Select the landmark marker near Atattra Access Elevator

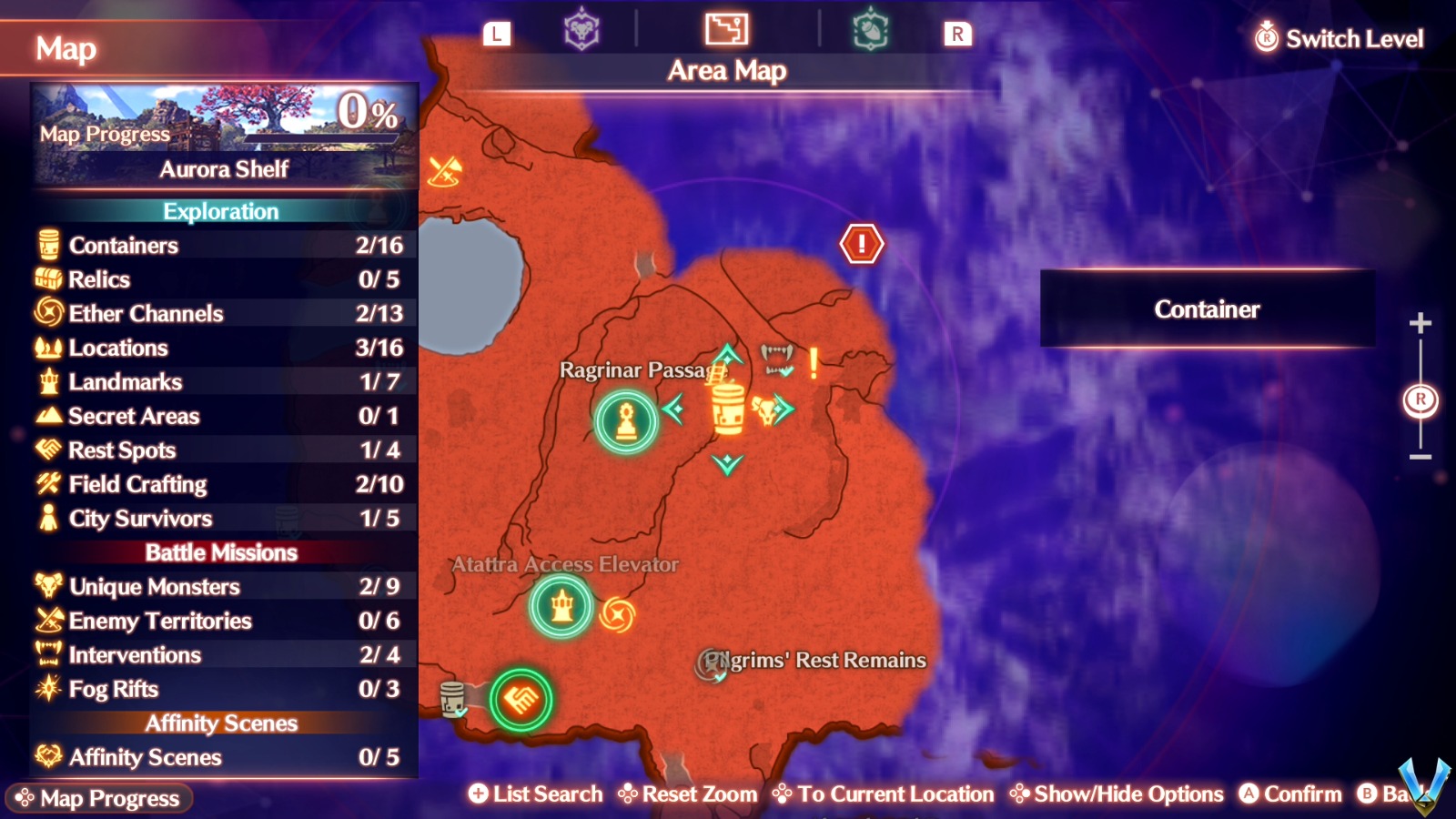click(x=561, y=608)
